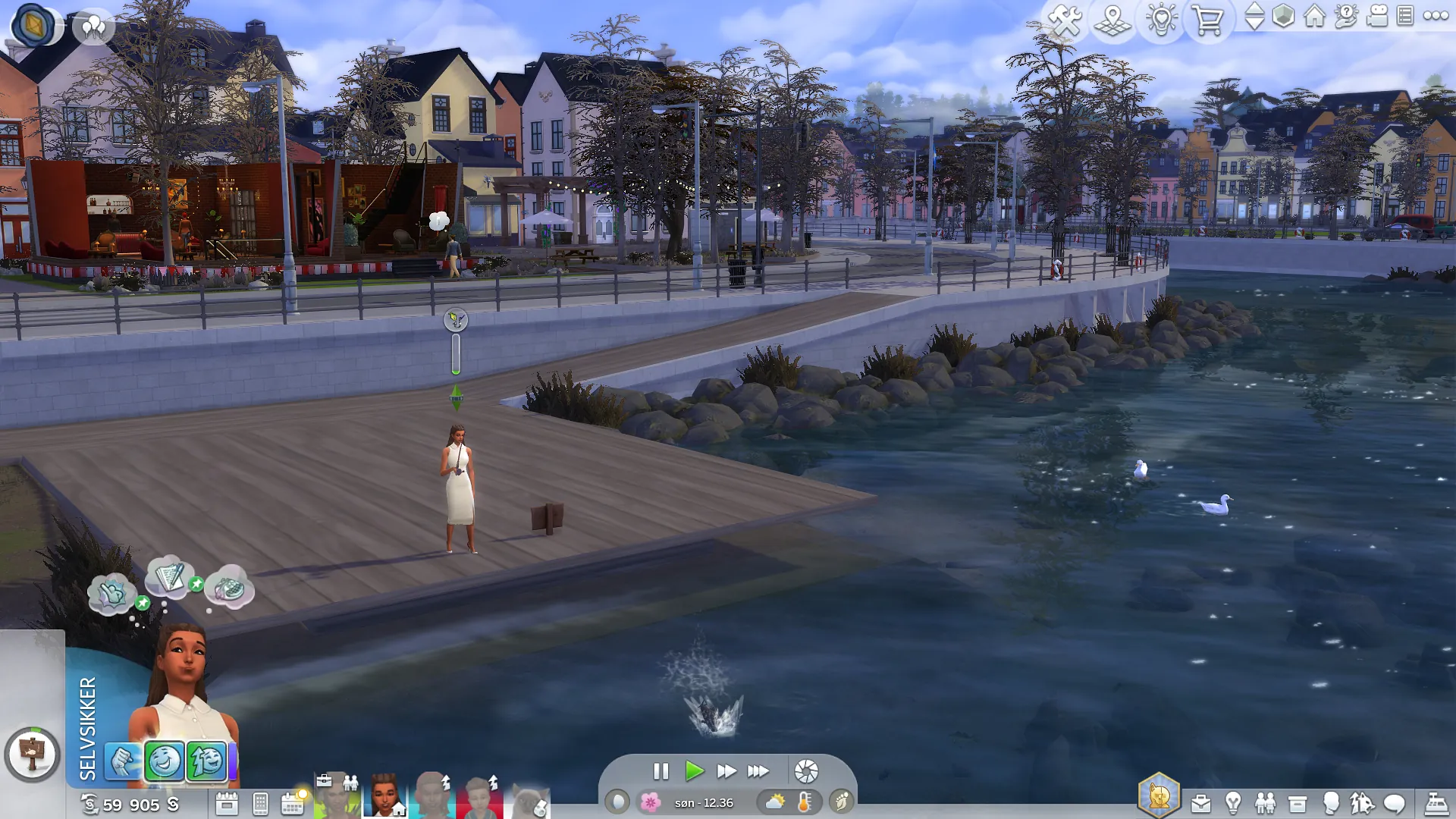Set game speed to fast forward
Viewport: 1456px width, 819px height.
[x=726, y=771]
